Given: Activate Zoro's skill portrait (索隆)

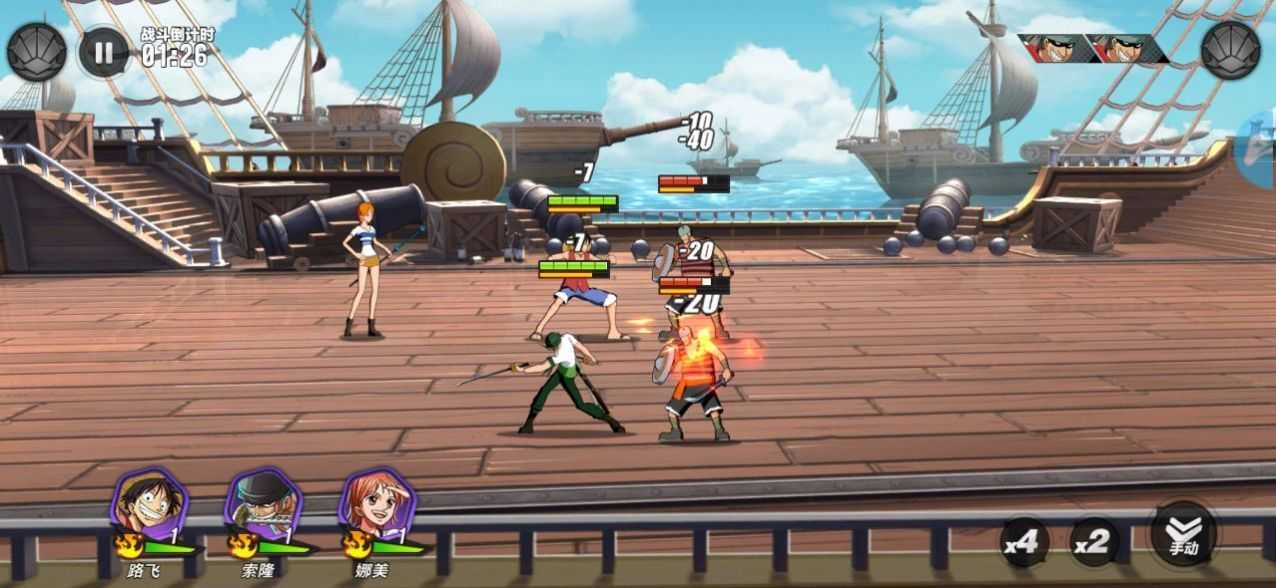Looking at the screenshot, I should point(263,505).
